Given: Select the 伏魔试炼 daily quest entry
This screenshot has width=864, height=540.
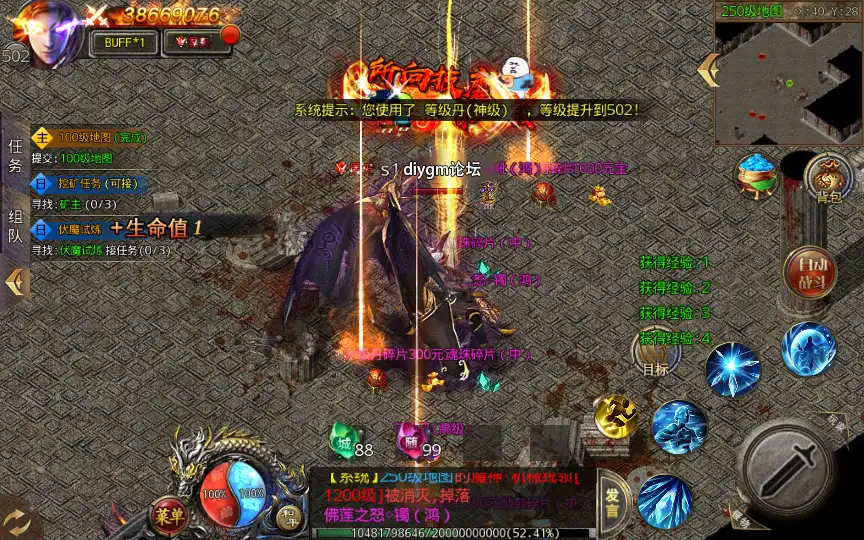Looking at the screenshot, I should point(70,229).
